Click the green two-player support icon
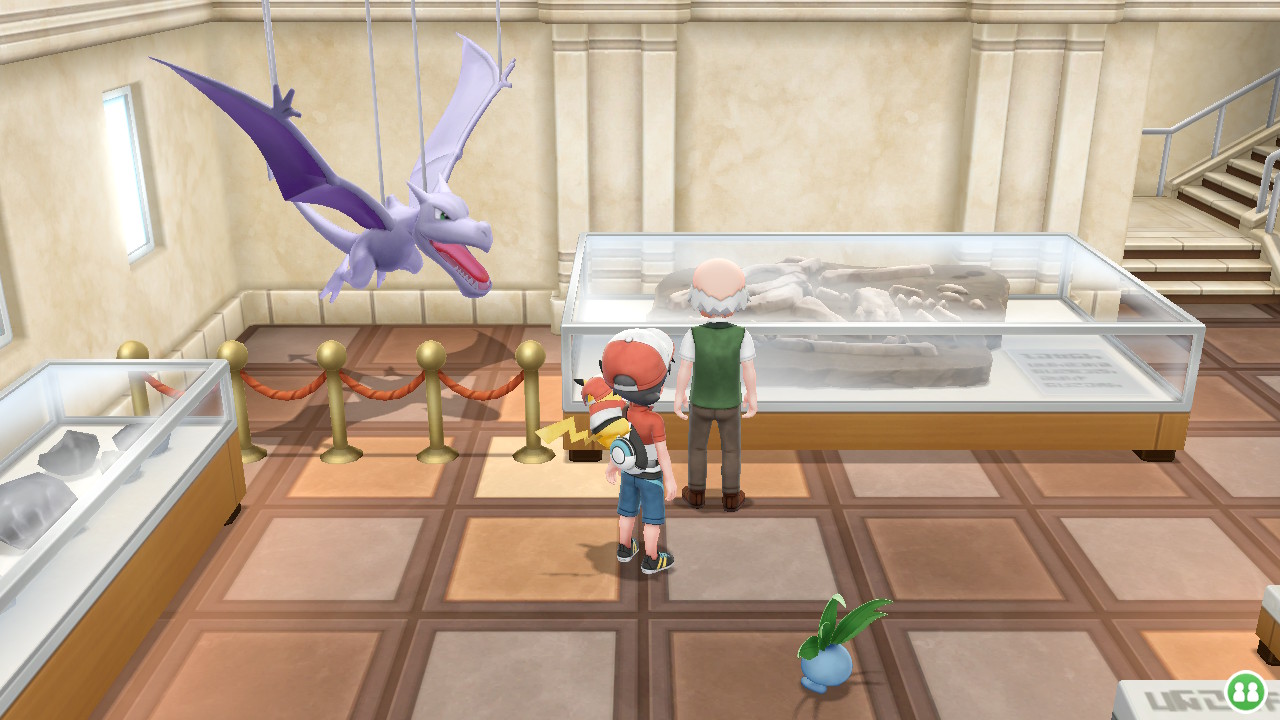Screen dimensions: 1280x720 tap(1246, 690)
